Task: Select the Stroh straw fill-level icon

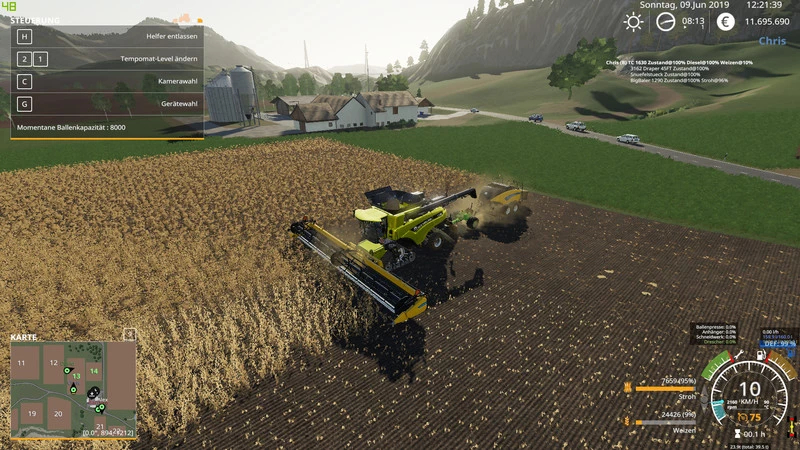Action: 625,387
